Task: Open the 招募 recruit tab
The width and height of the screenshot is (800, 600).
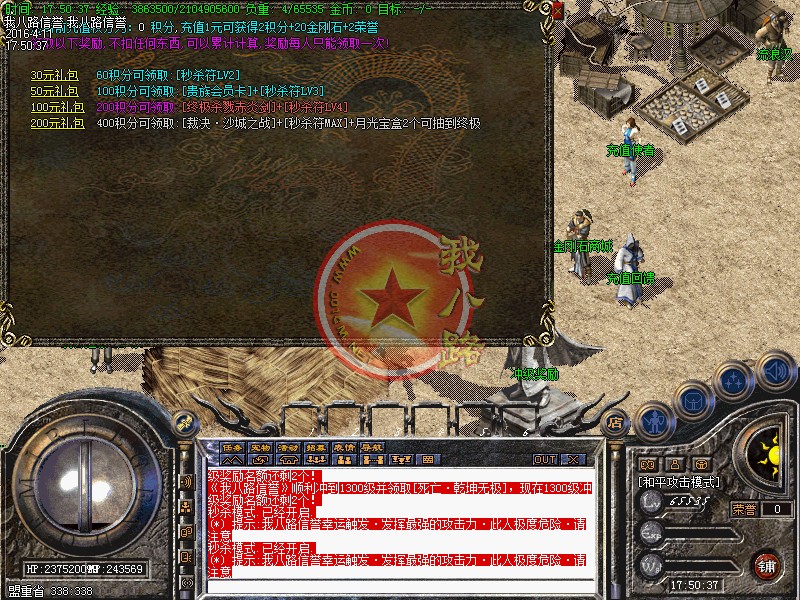Action: tap(316, 447)
